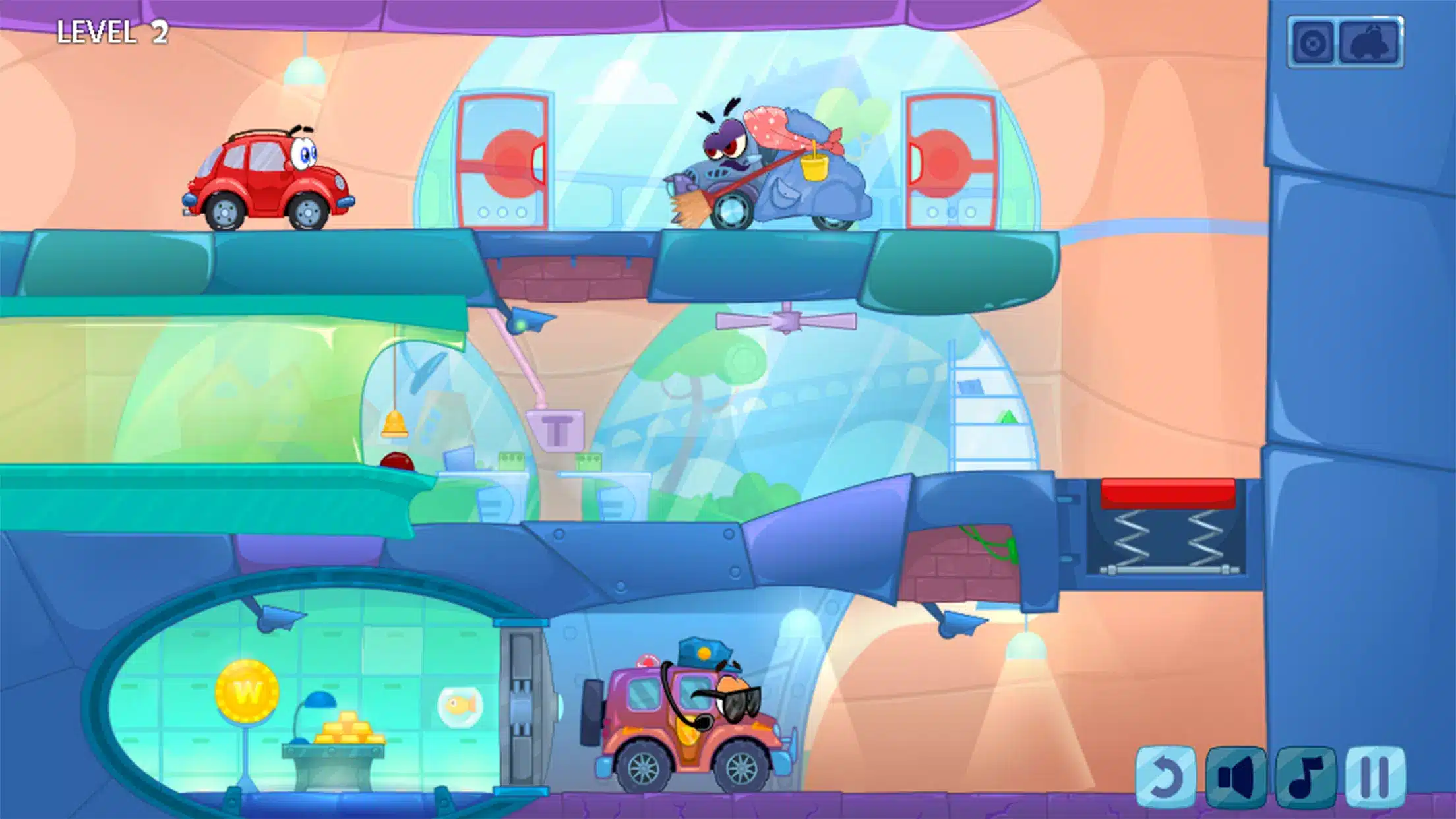
Task: Toggle the sound effects speaker button
Action: [x=1236, y=777]
